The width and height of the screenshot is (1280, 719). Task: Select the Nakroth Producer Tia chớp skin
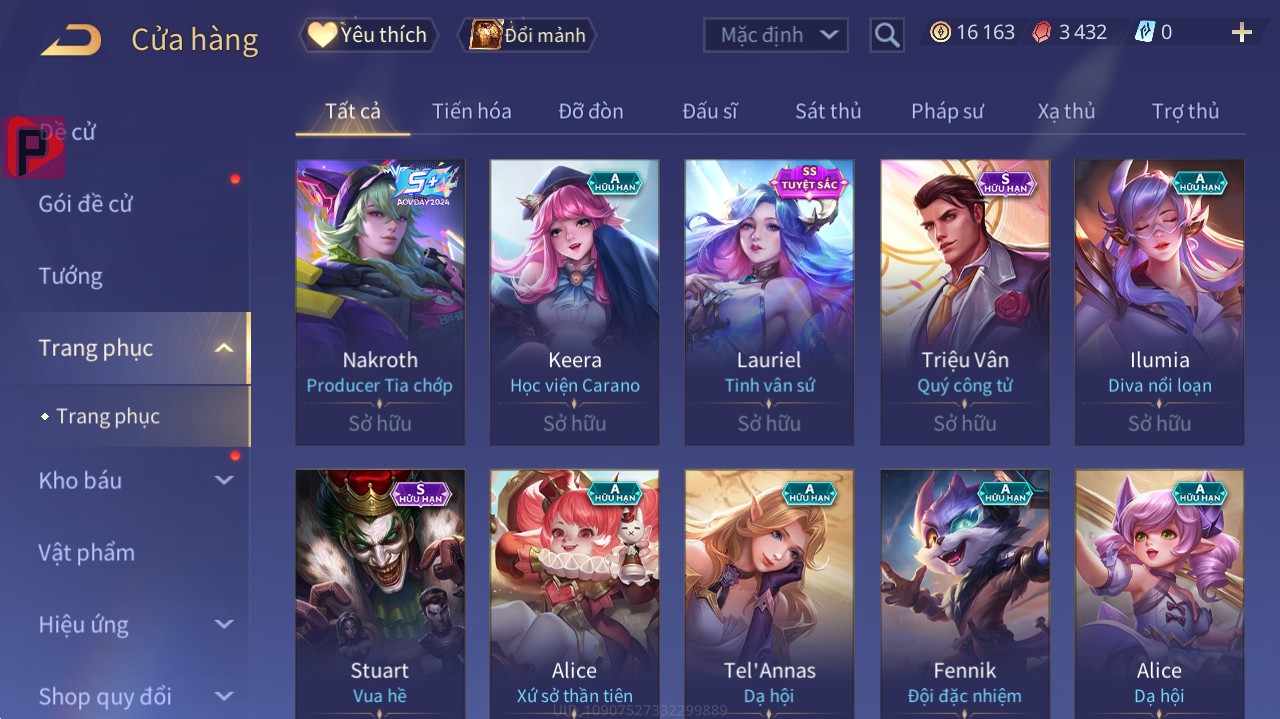[380, 302]
